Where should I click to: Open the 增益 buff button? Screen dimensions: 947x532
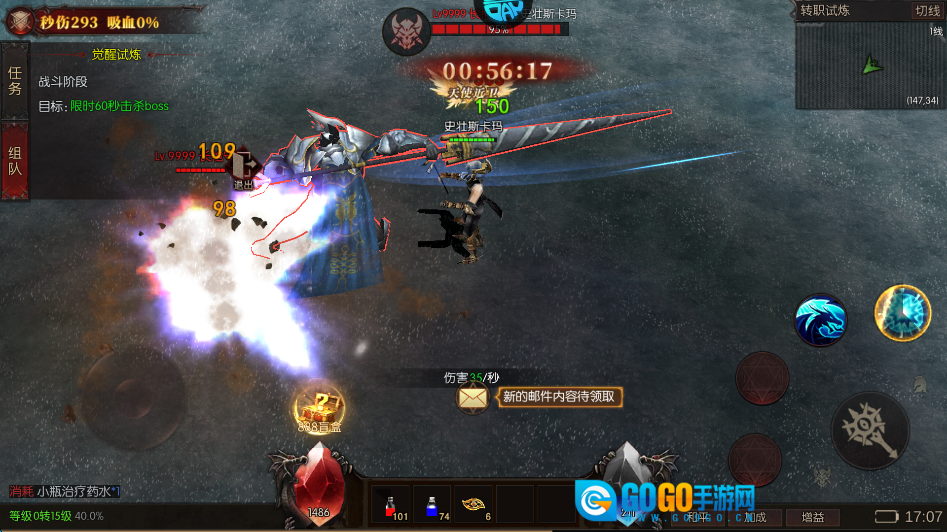[812, 517]
